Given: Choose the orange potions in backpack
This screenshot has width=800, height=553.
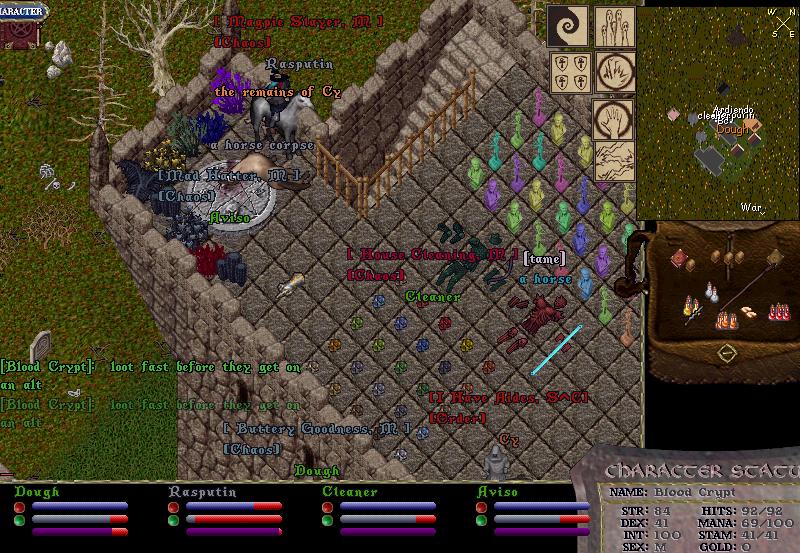Looking at the screenshot, I should [727, 319].
